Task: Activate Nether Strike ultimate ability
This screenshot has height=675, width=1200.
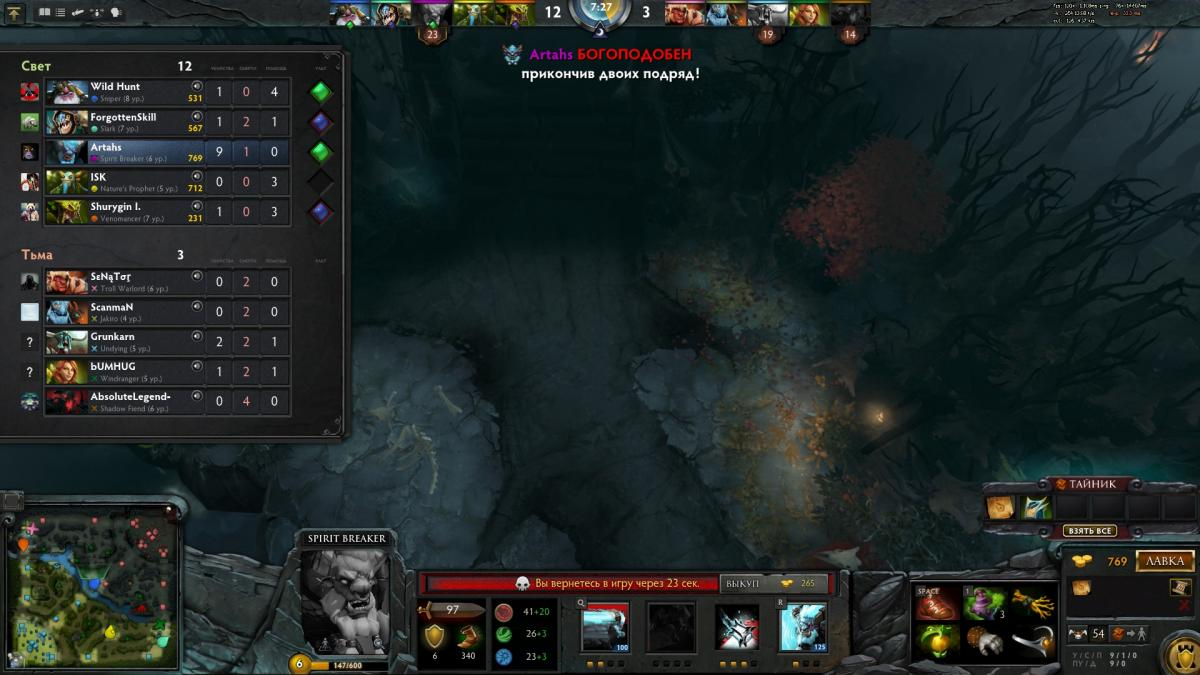Action: pyautogui.click(x=802, y=627)
